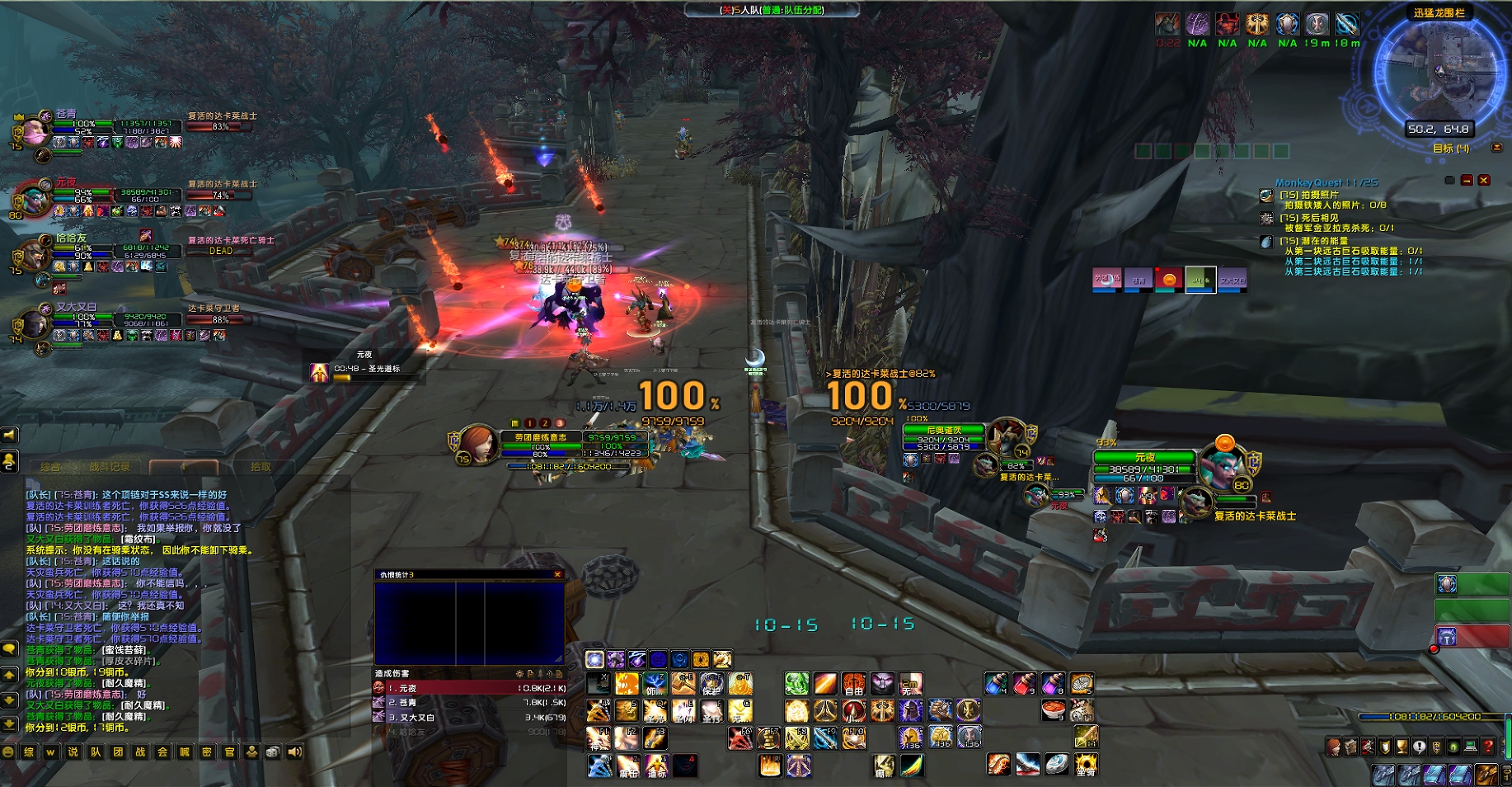Use the blue mana potion
Image resolution: width=1512 pixels, height=787 pixels.
tap(997, 683)
